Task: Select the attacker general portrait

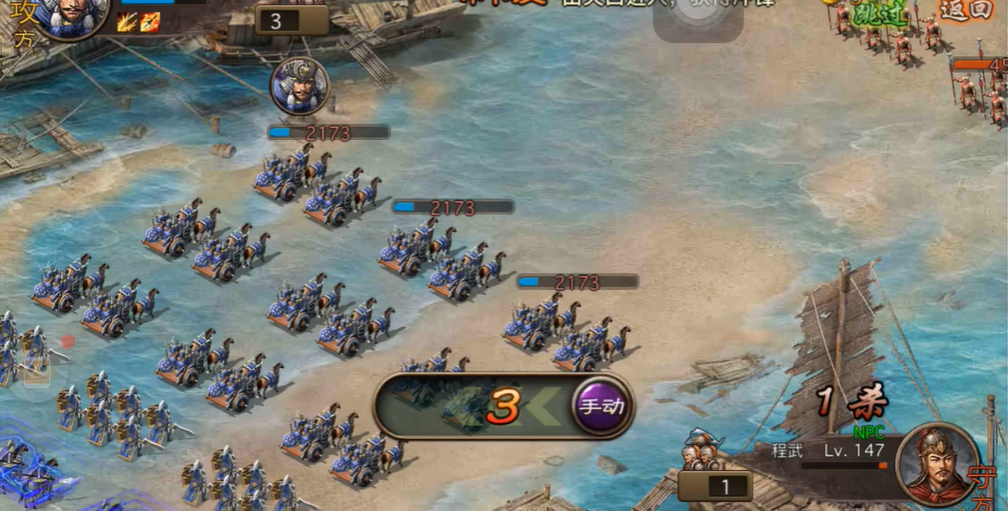Action: pos(68,14)
